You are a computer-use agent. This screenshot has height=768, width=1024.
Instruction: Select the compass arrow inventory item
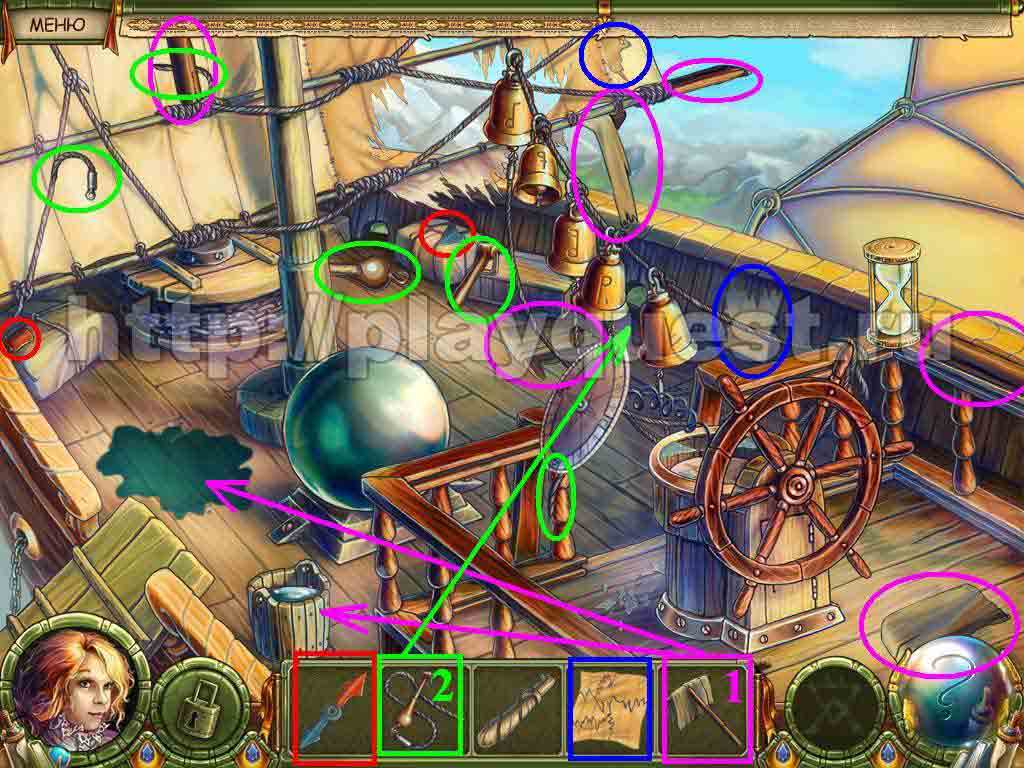[335, 706]
